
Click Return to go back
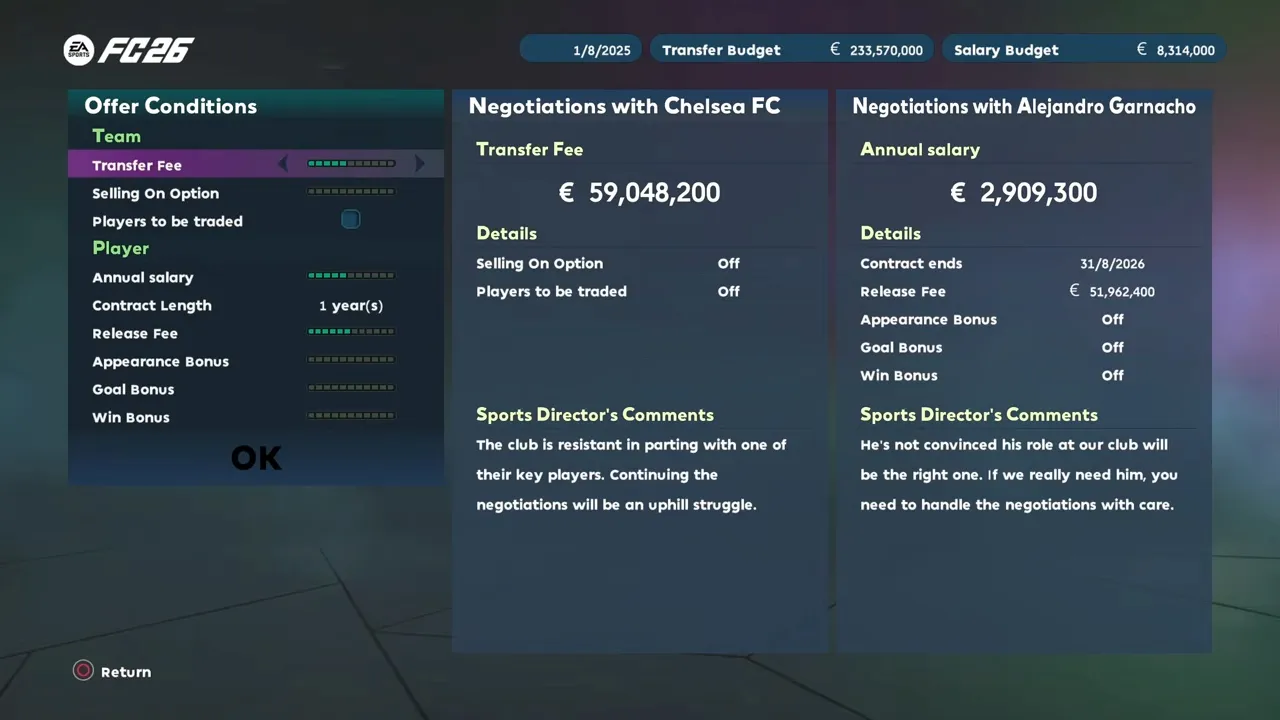click(111, 671)
